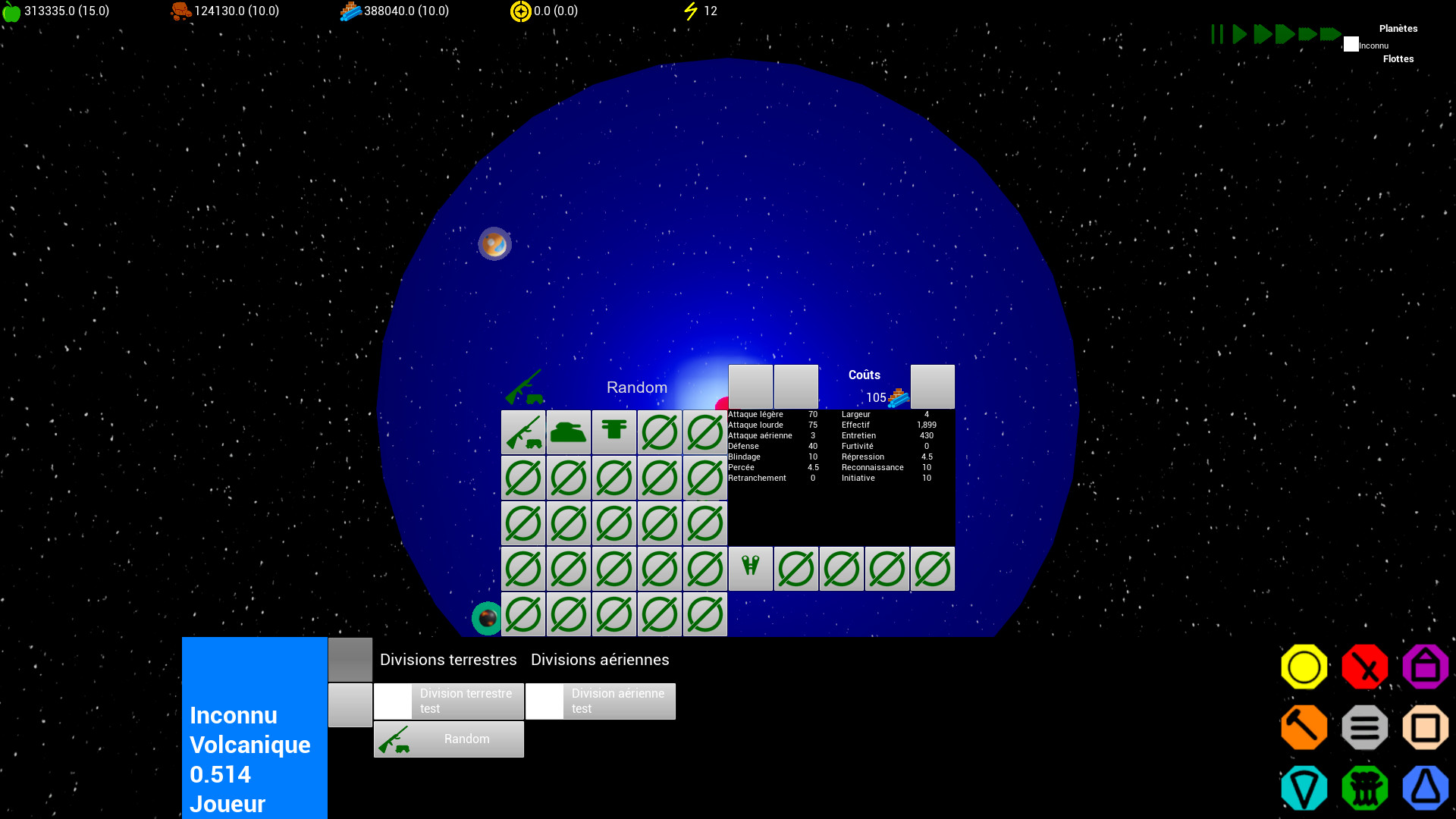The image size is (1456, 819).
Task: Click the yellow circle octagon swatch
Action: [1304, 667]
